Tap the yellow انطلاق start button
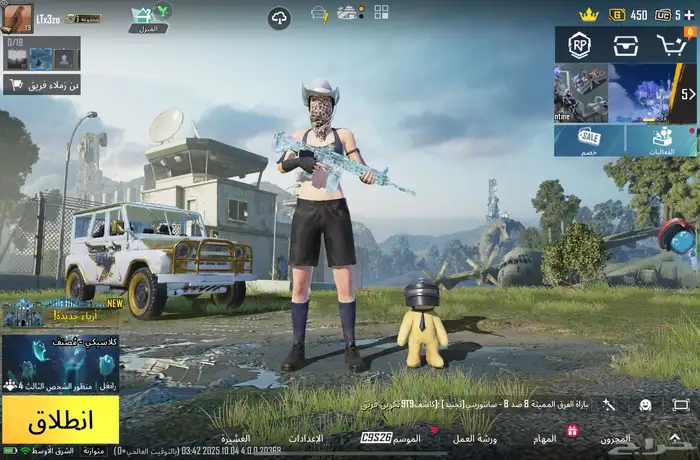Viewport: 700px width, 460px height. tap(60, 419)
